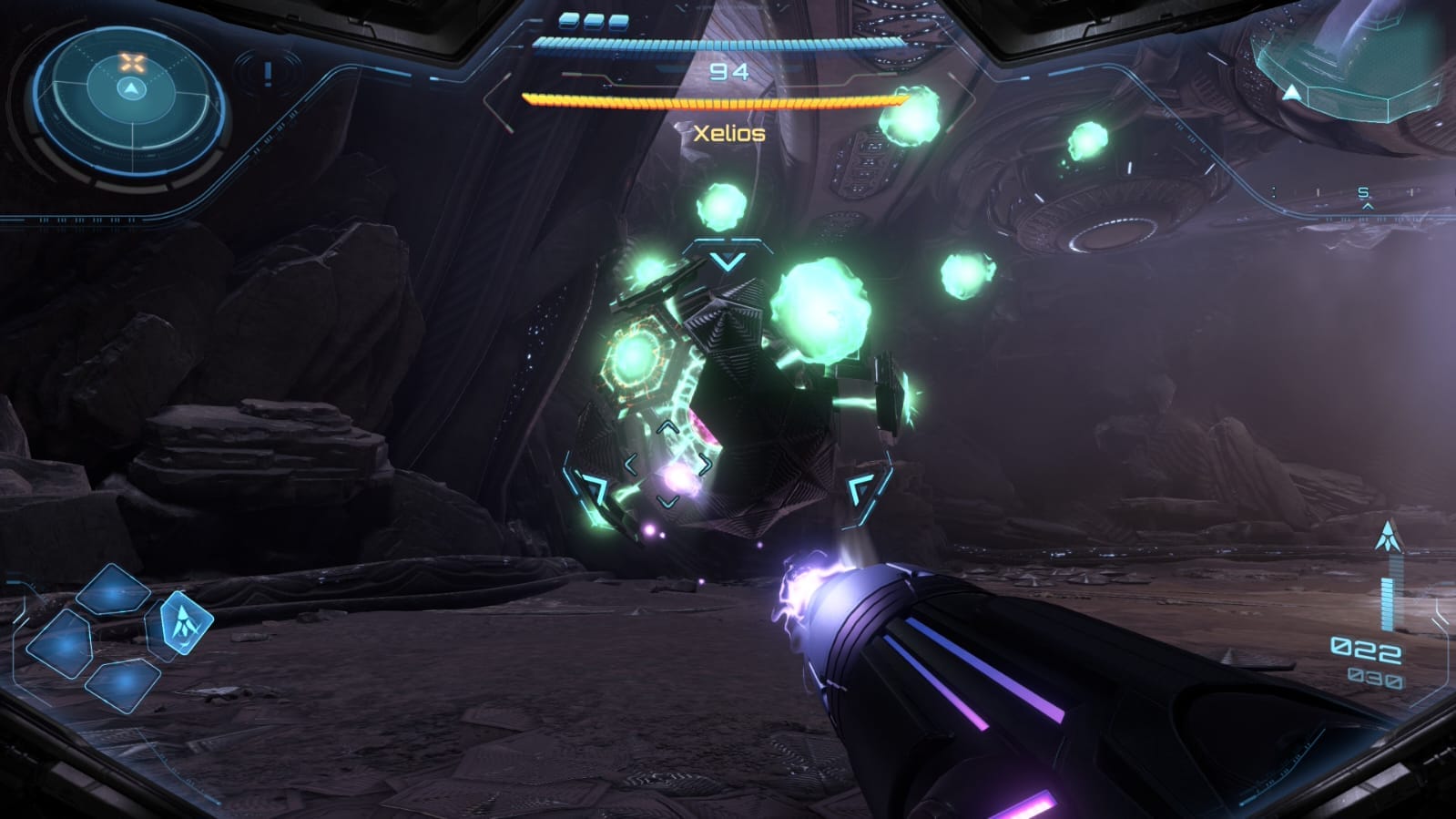Toggle the lock-on reticle on Xelios

[669, 466]
